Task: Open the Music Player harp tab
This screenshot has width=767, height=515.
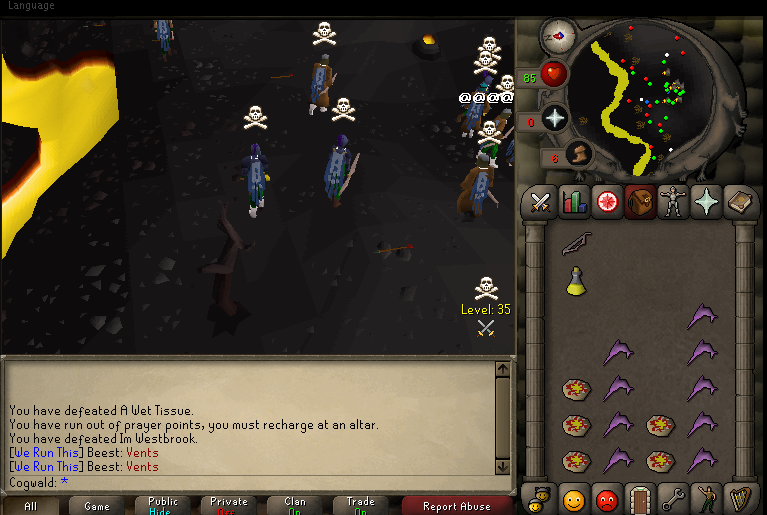Action: [739, 497]
